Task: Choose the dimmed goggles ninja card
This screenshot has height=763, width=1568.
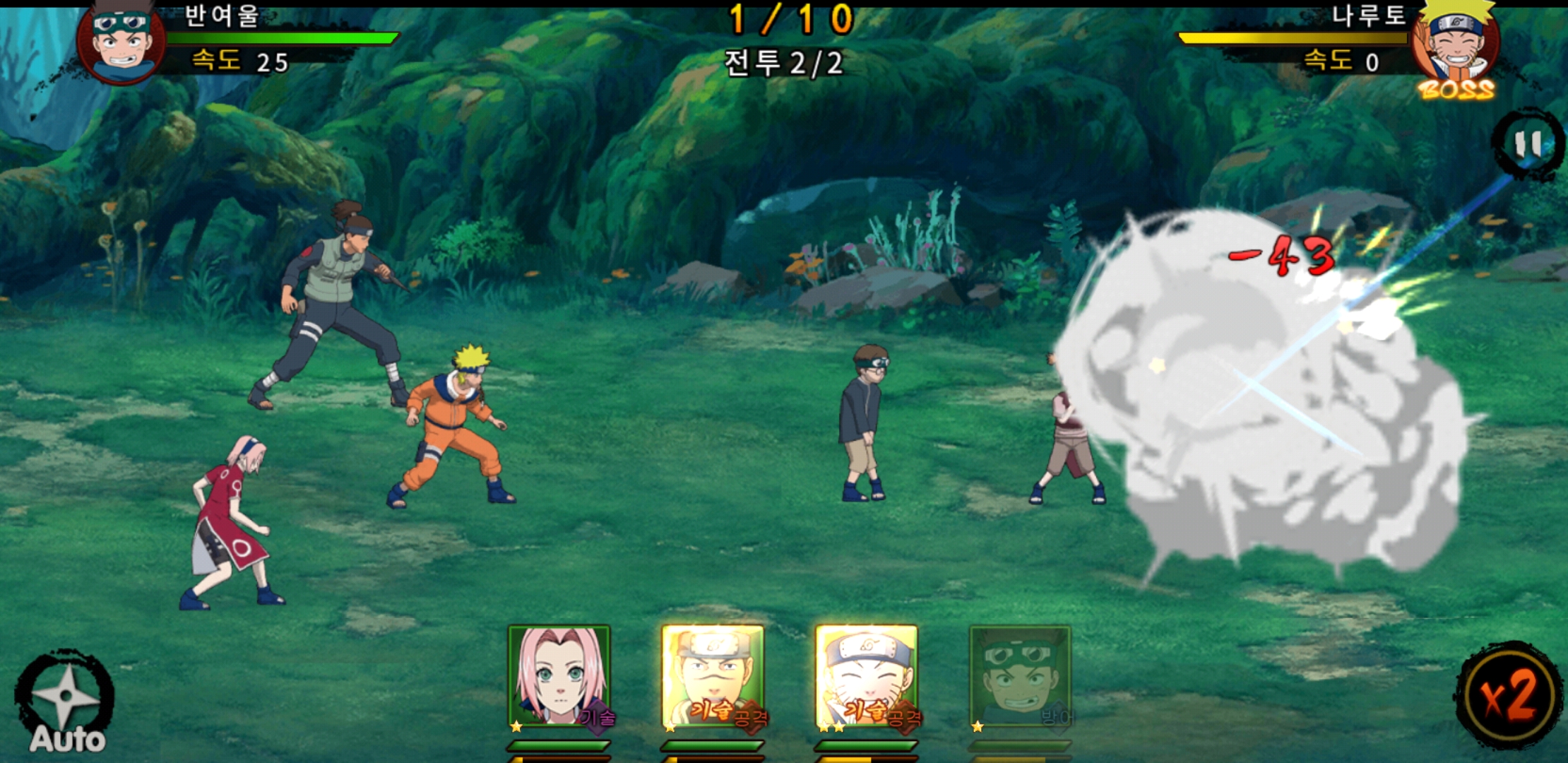Action: click(1021, 677)
